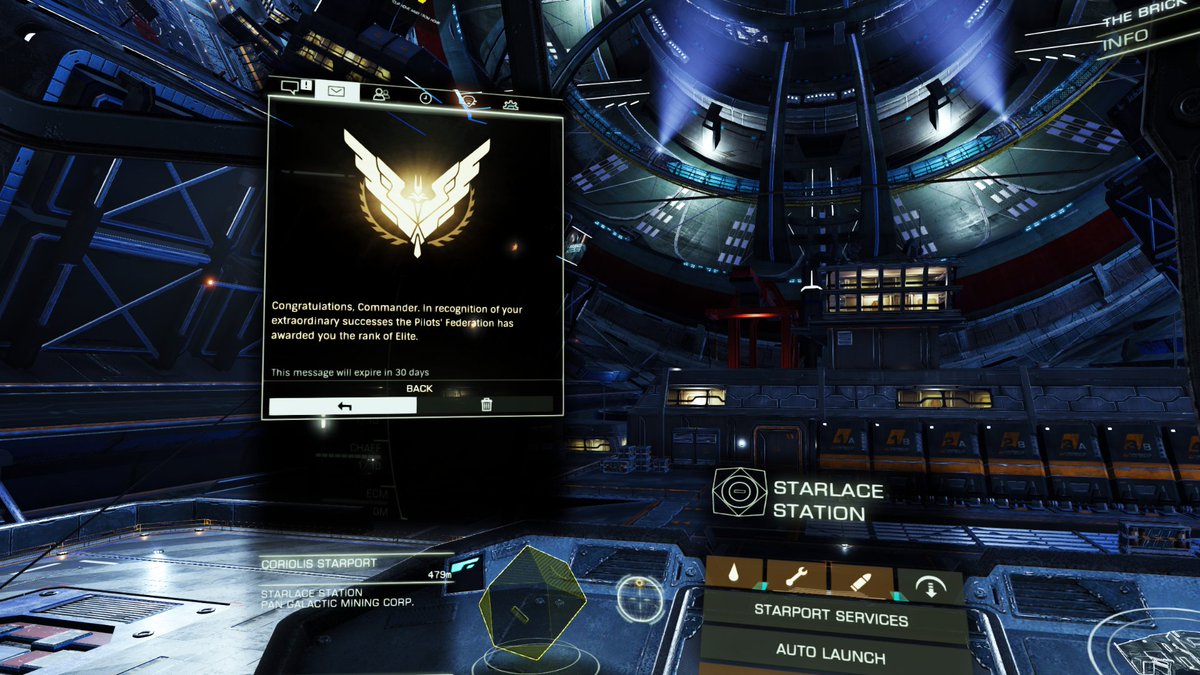This screenshot has height=675, width=1200.
Task: Open Starport Services
Action: 831,619
